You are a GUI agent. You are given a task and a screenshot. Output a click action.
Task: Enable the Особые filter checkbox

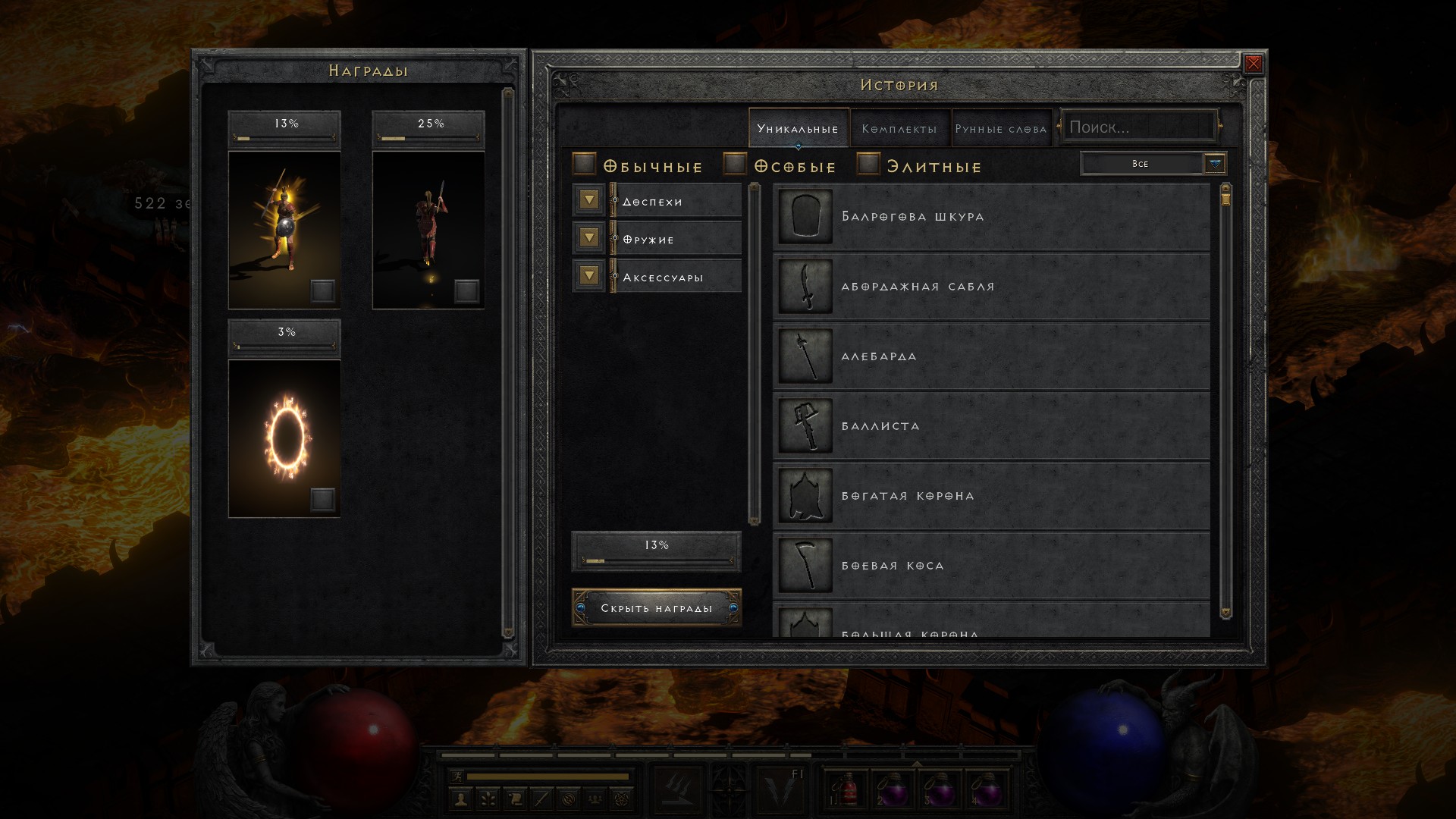click(x=735, y=164)
